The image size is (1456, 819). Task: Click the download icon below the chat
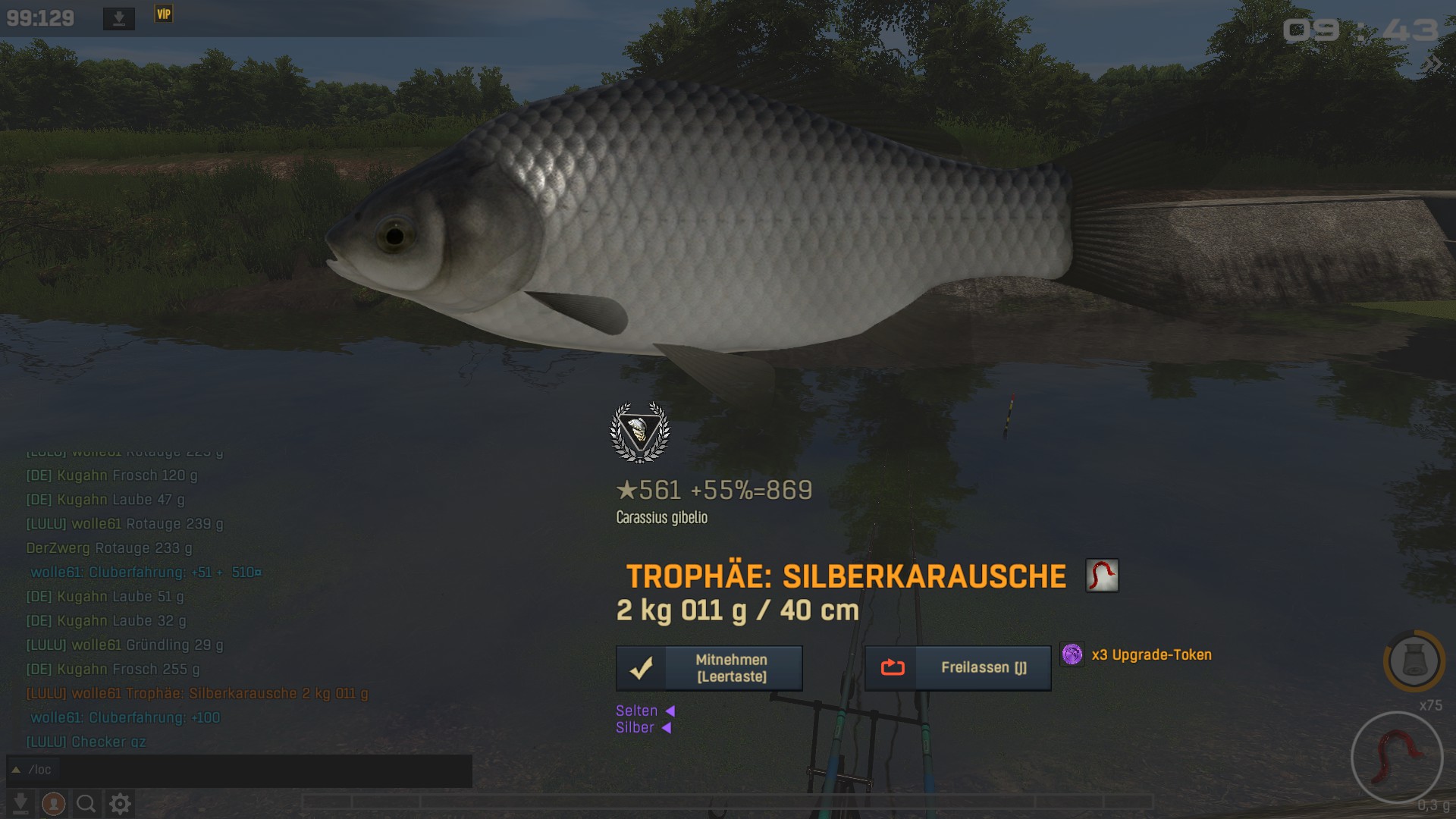20,803
